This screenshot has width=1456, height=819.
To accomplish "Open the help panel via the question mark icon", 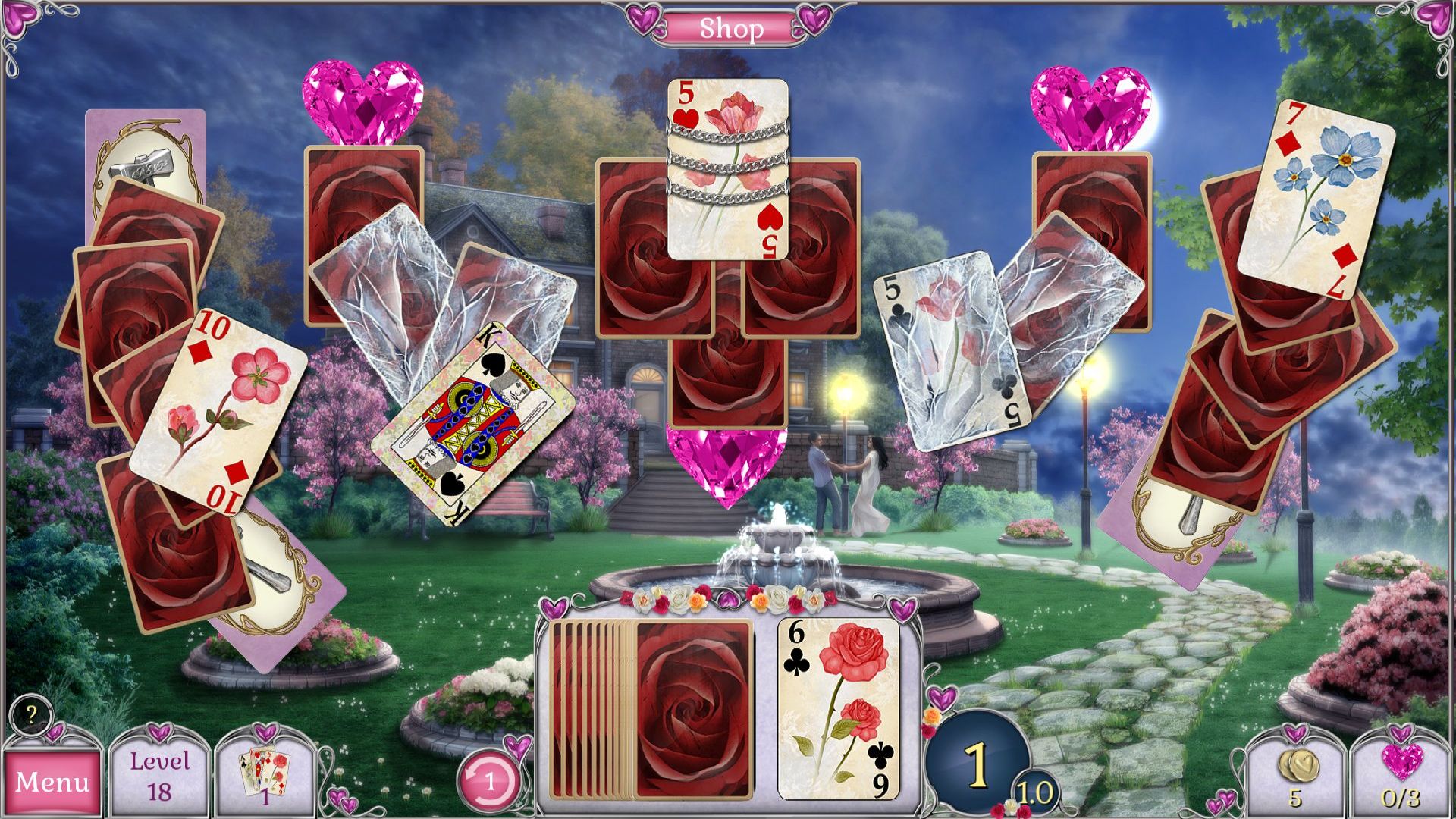I will pyautogui.click(x=31, y=714).
